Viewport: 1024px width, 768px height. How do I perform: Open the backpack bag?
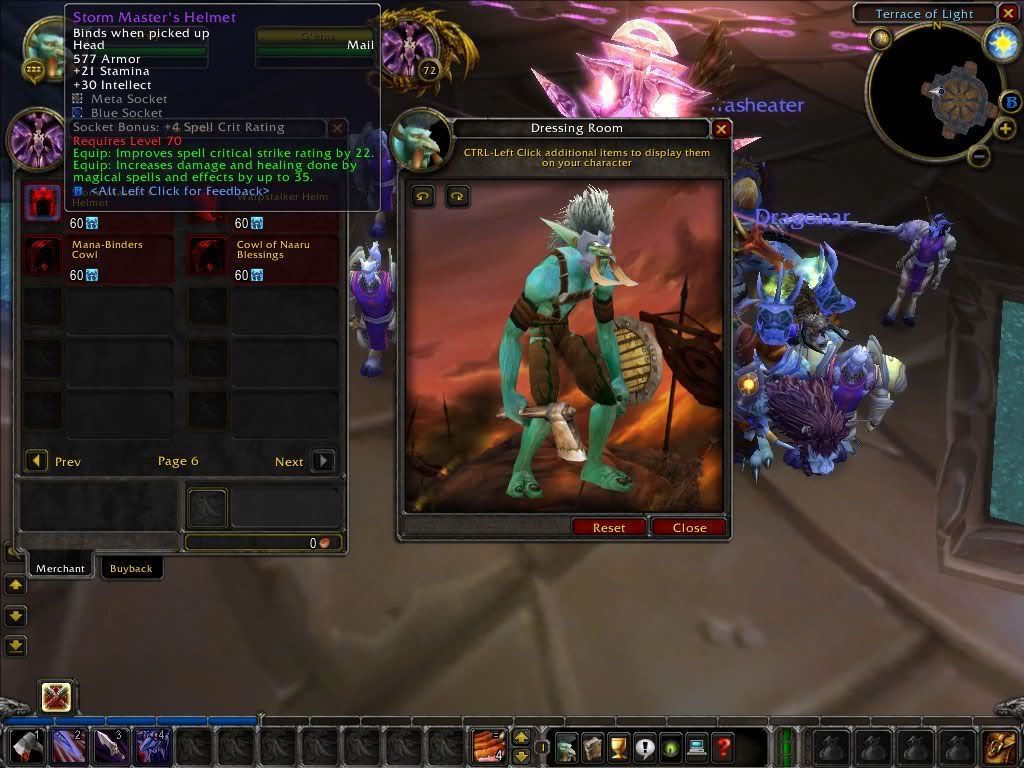tap(997, 747)
